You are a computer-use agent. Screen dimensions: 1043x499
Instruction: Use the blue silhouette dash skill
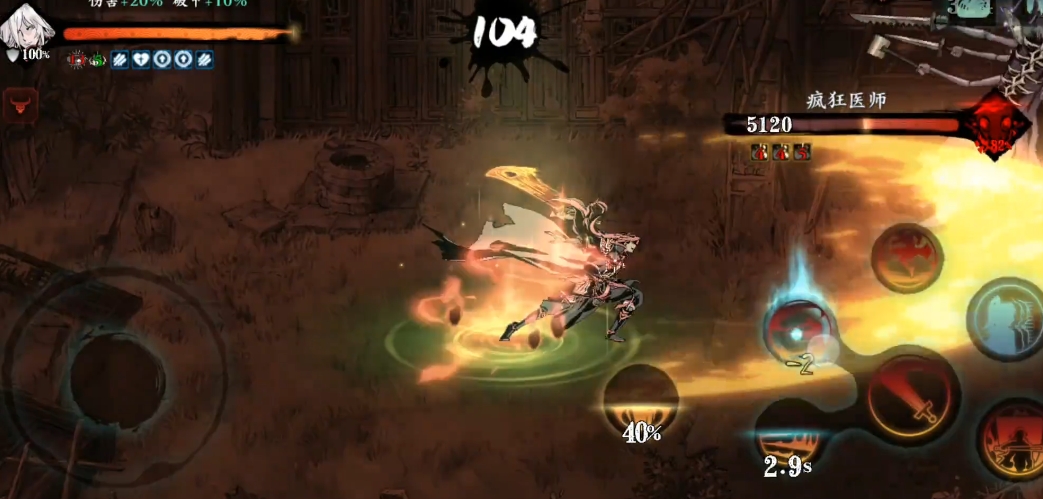(1008, 319)
